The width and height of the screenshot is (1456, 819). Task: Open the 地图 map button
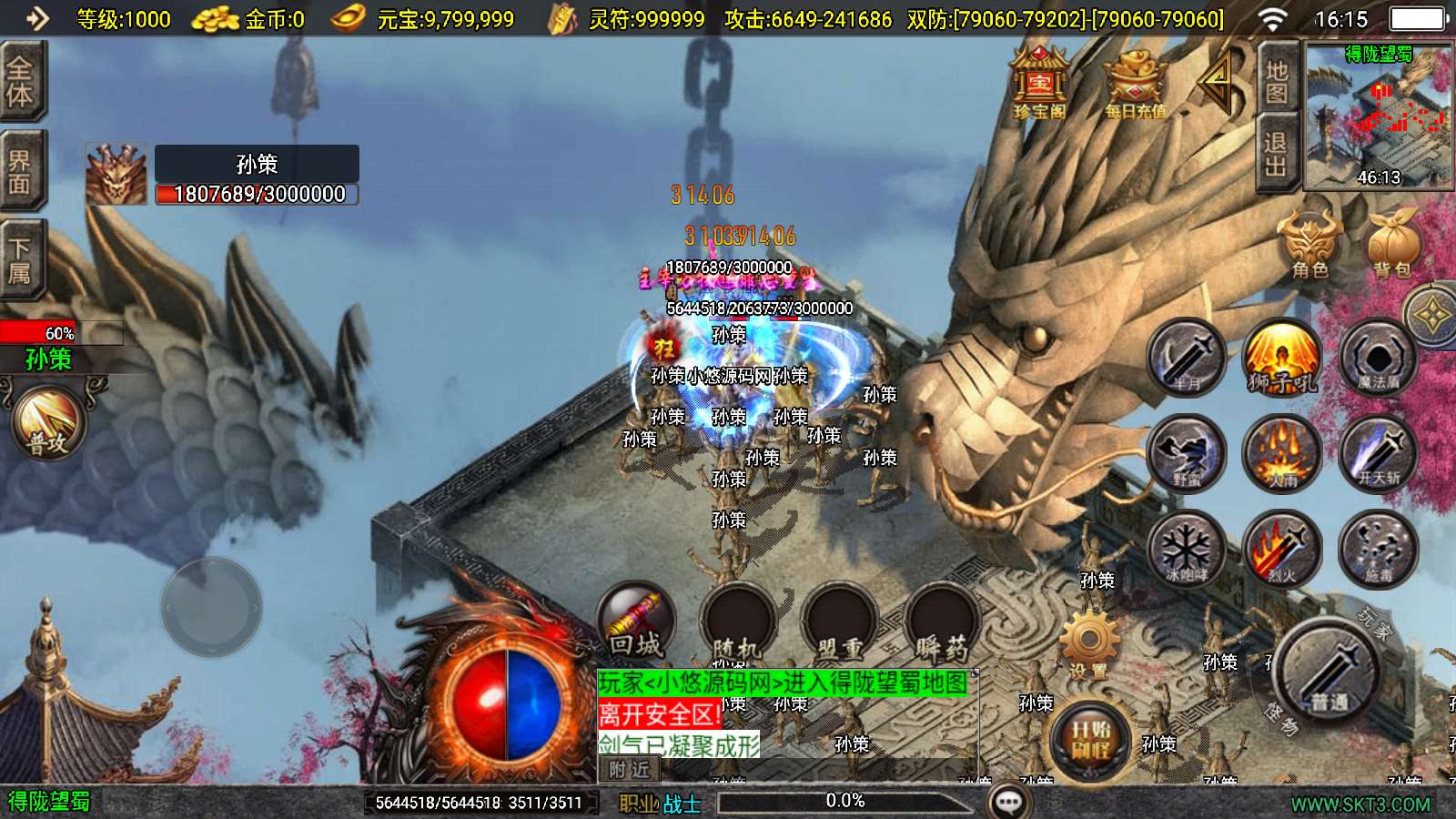click(x=1276, y=82)
